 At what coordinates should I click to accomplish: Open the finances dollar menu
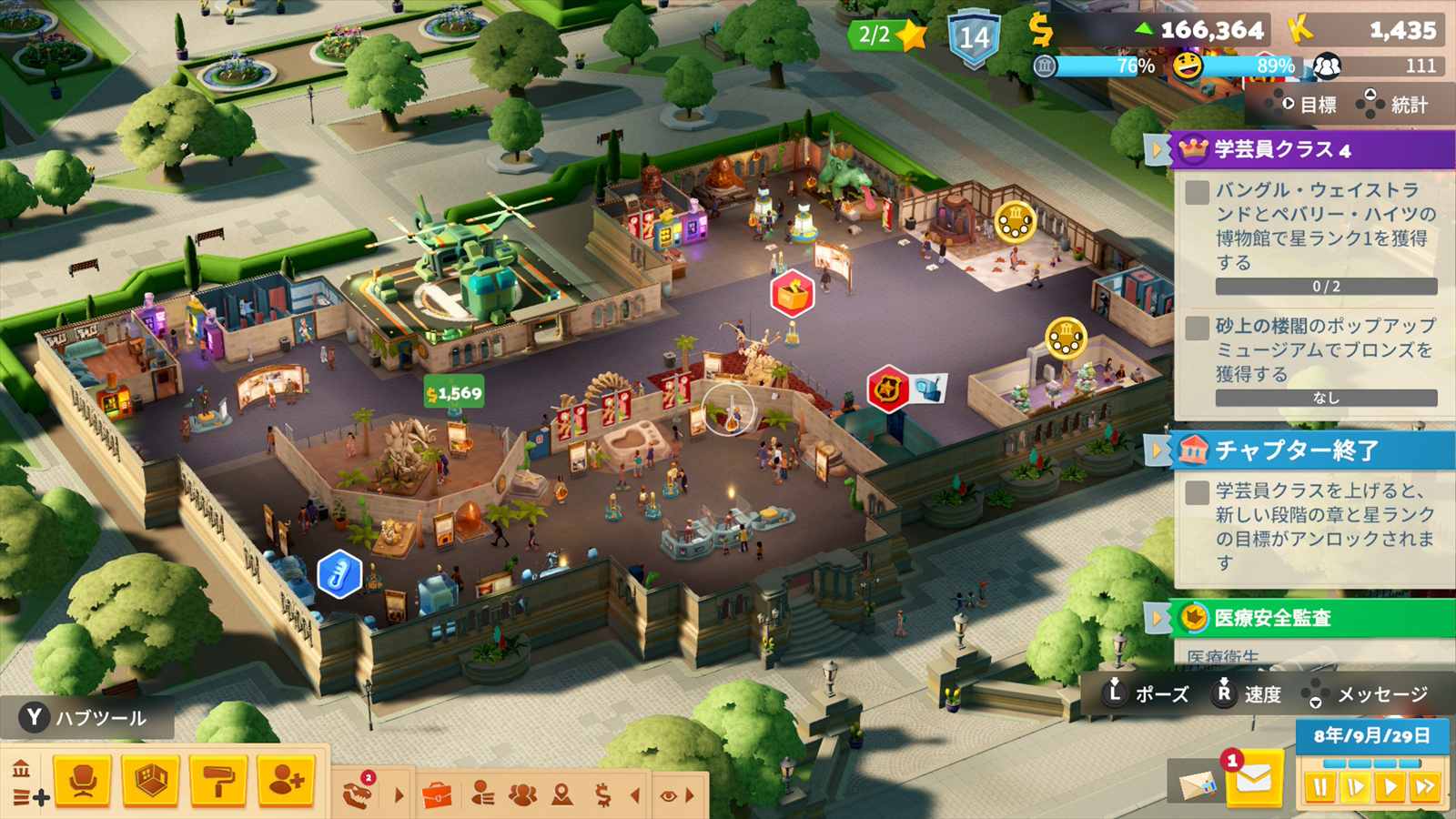[602, 795]
